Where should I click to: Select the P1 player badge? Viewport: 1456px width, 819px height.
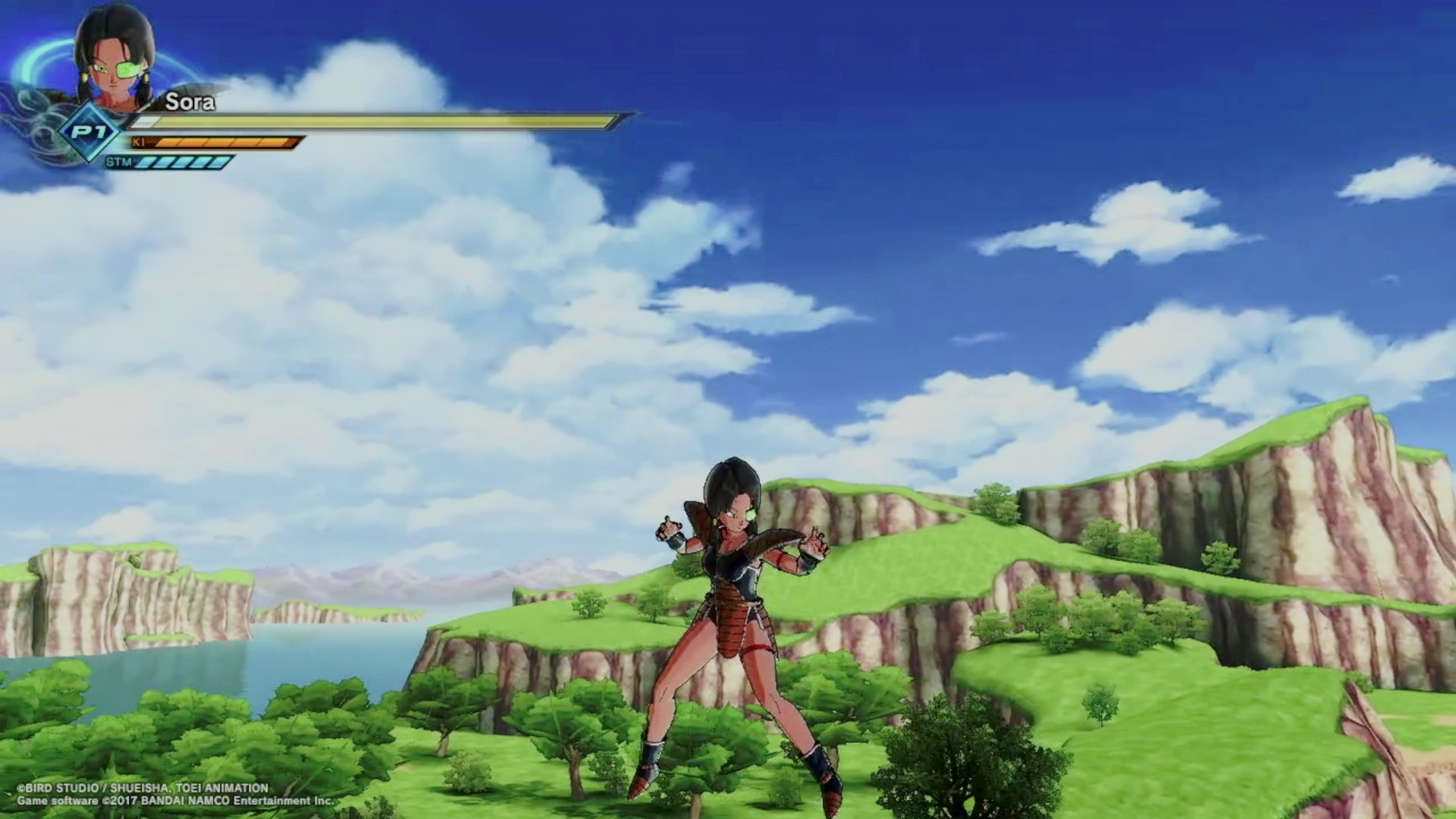(x=90, y=133)
